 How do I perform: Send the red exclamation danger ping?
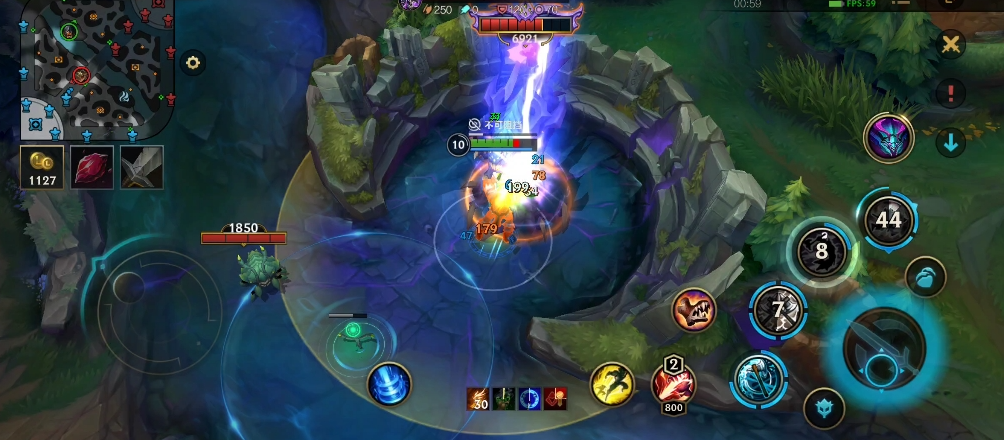click(951, 93)
